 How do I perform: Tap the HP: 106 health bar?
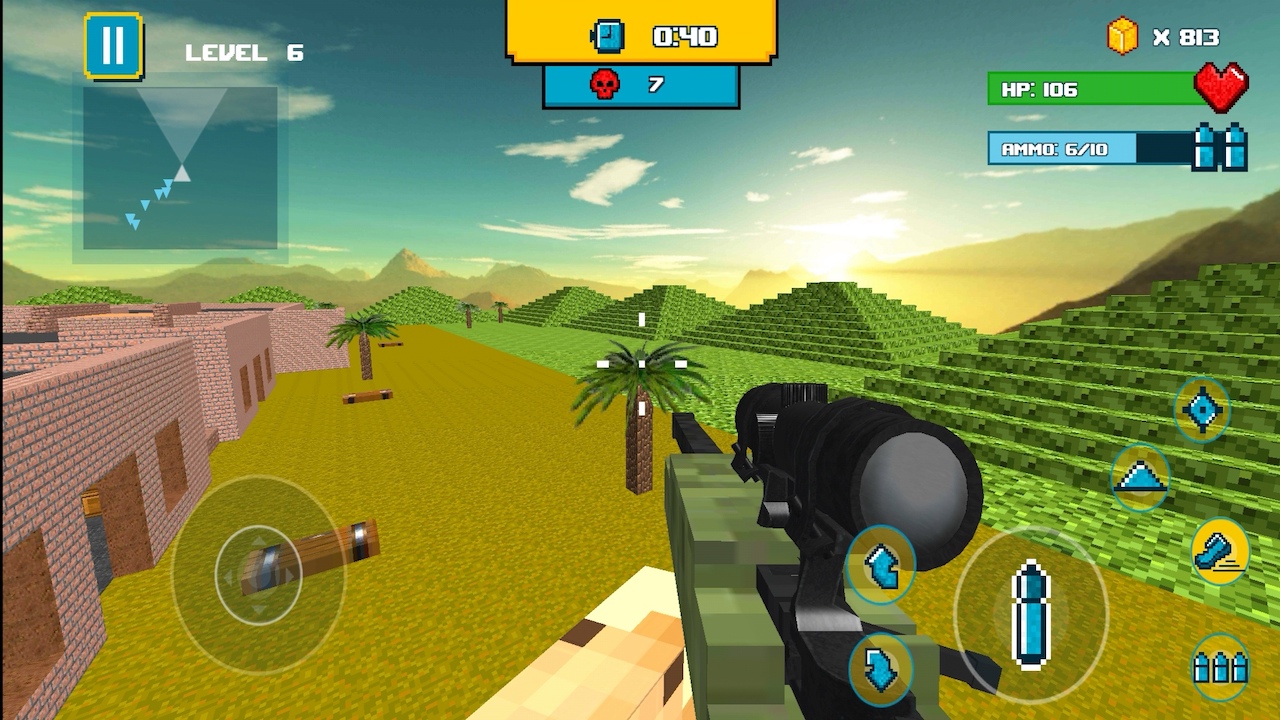(1085, 90)
